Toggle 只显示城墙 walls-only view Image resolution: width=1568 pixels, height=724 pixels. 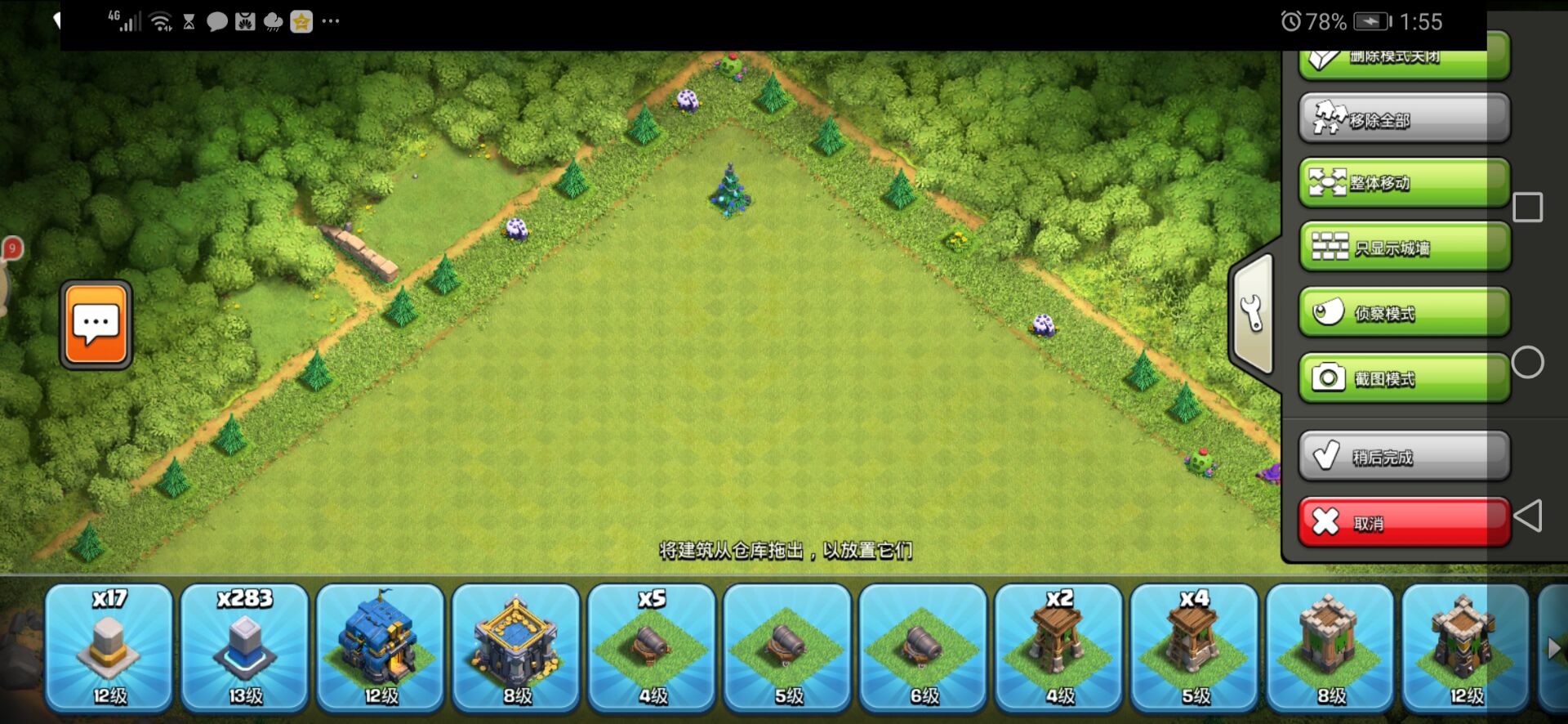pyautogui.click(x=1403, y=247)
